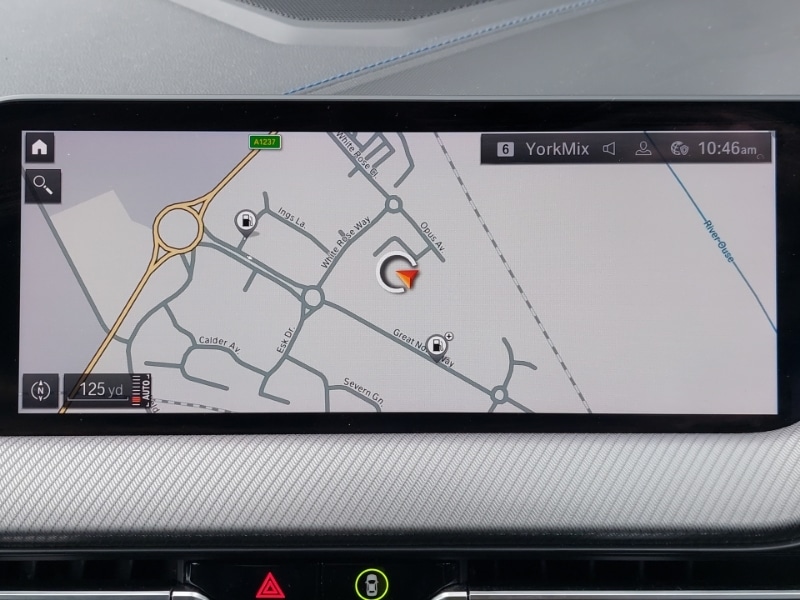Image resolution: width=800 pixels, height=600 pixels.
Task: Select the fuel station marker near Ings La.
Action: (x=244, y=221)
